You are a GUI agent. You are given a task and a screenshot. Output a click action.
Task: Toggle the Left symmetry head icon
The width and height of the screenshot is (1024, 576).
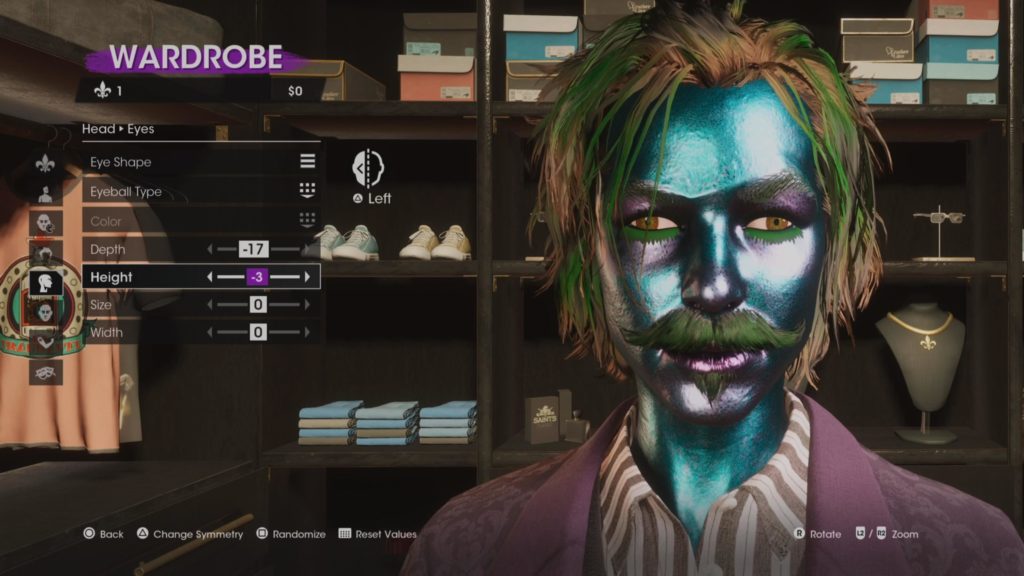370,166
